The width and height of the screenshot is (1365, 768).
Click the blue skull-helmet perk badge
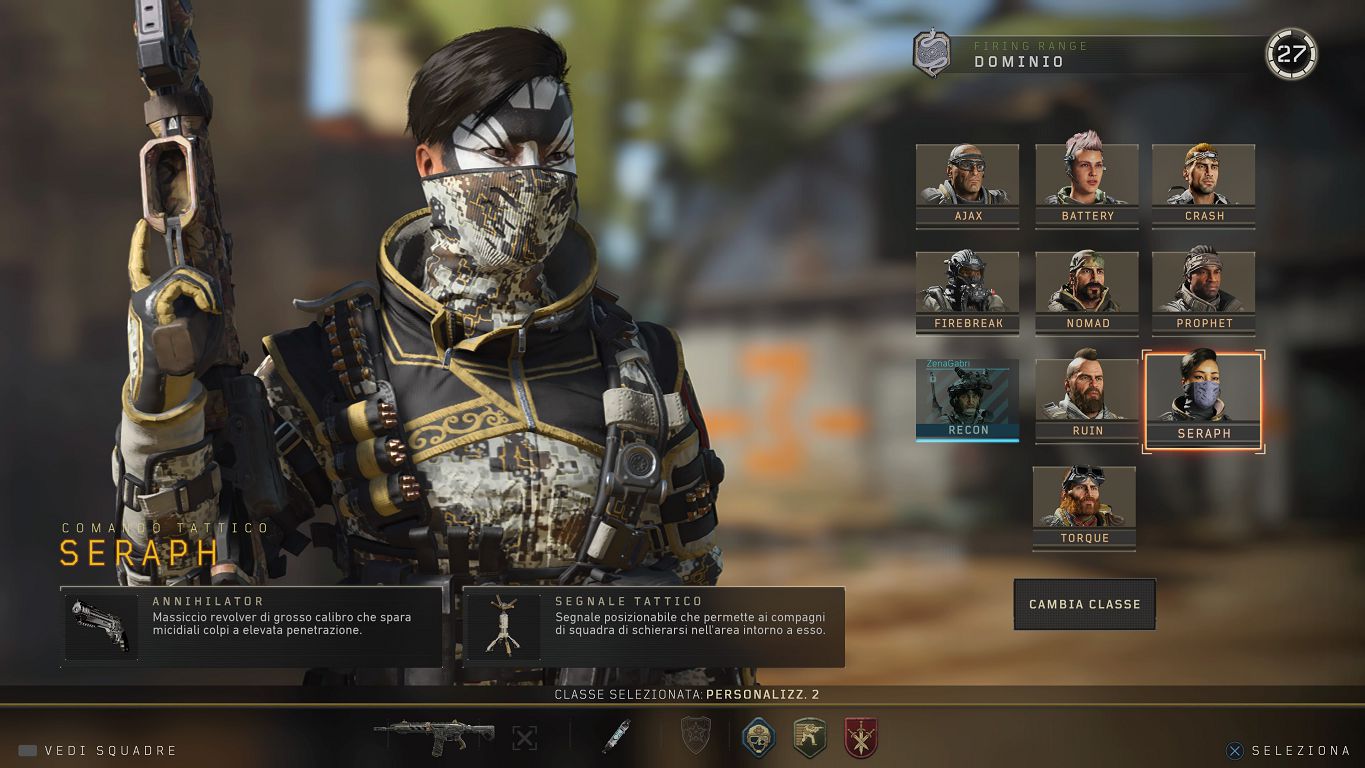coord(759,737)
